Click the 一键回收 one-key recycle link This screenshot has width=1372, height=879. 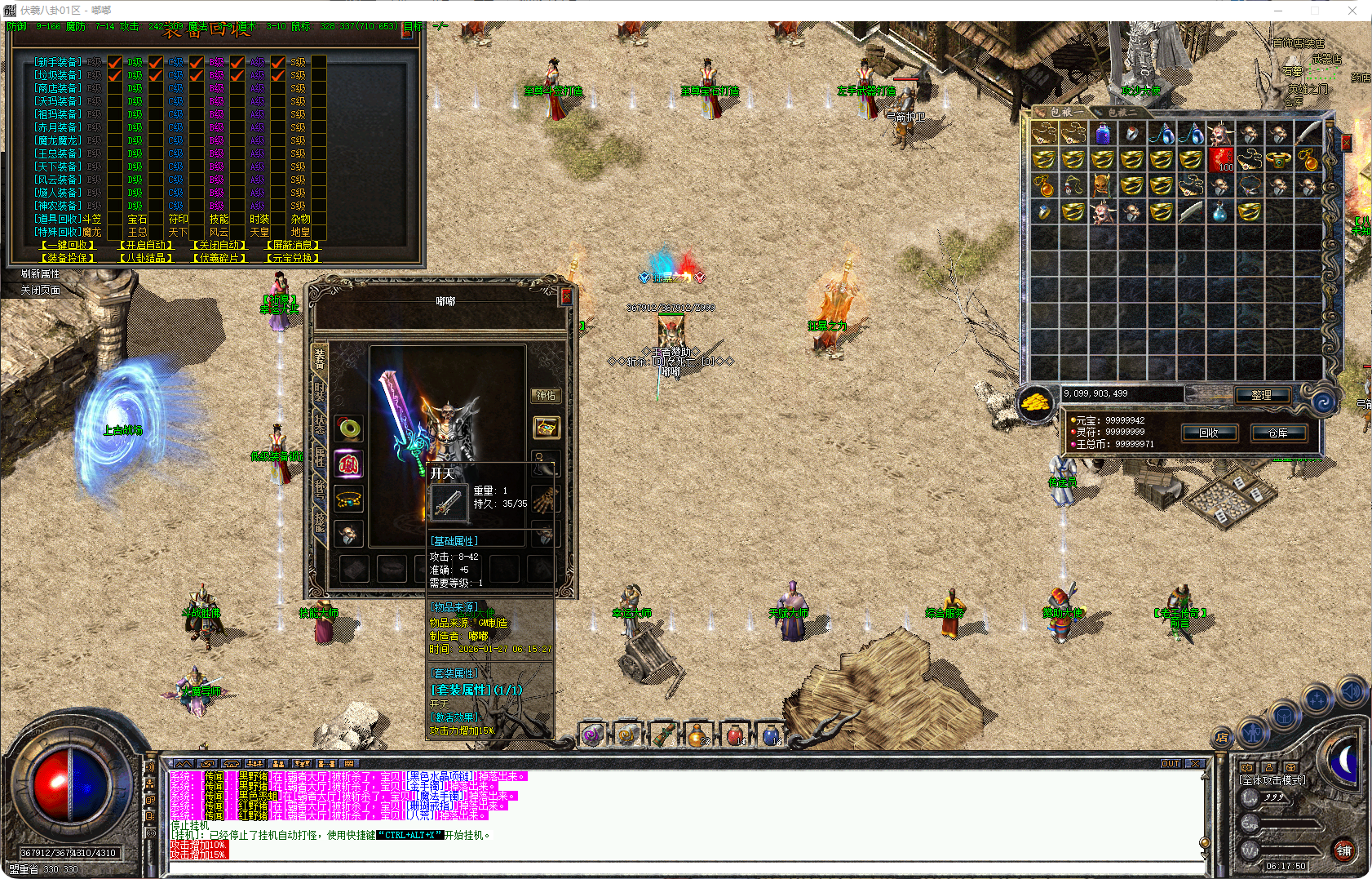pos(69,245)
